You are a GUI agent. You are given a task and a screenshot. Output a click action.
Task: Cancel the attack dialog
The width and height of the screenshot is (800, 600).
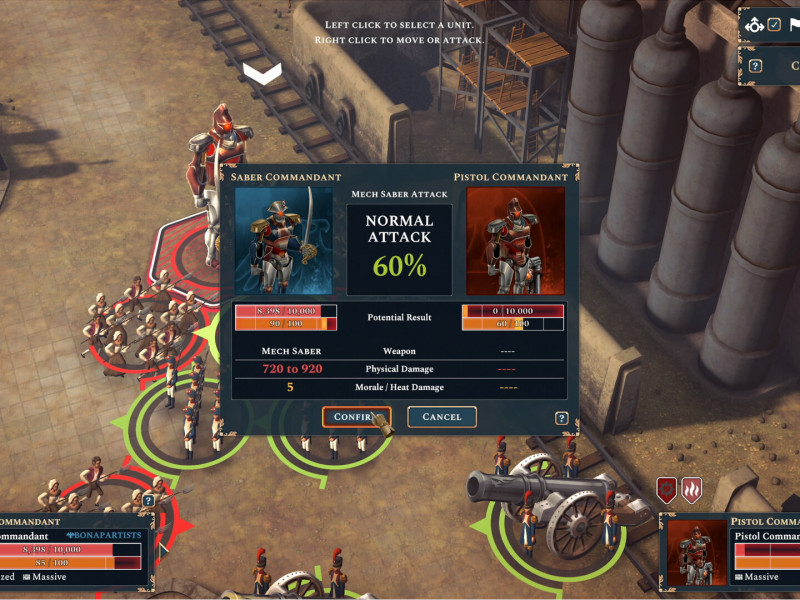point(441,417)
